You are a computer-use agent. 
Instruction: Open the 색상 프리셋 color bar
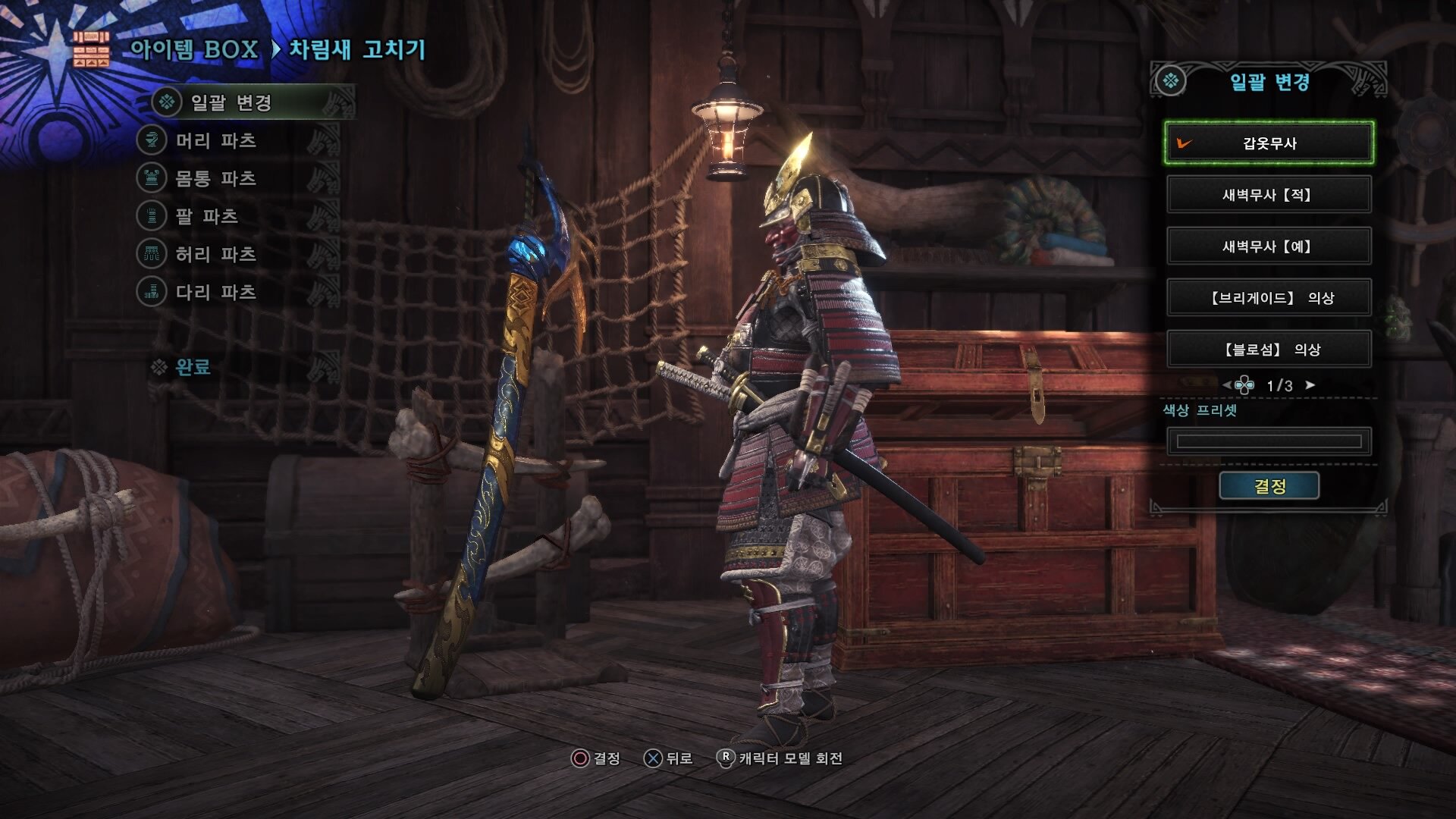tap(1269, 441)
